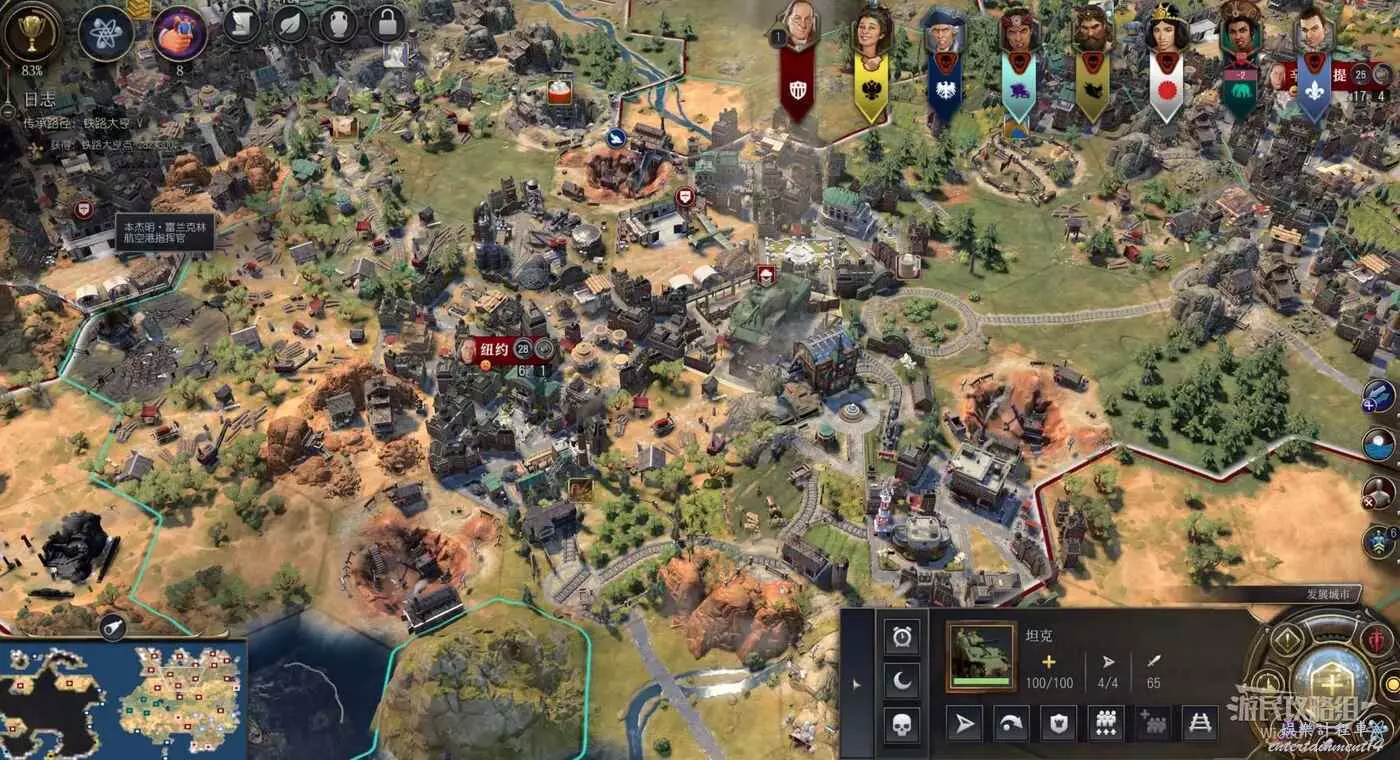This screenshot has width=1400, height=760.
Task: Fortify the tank with the shield button
Action: point(1058,723)
